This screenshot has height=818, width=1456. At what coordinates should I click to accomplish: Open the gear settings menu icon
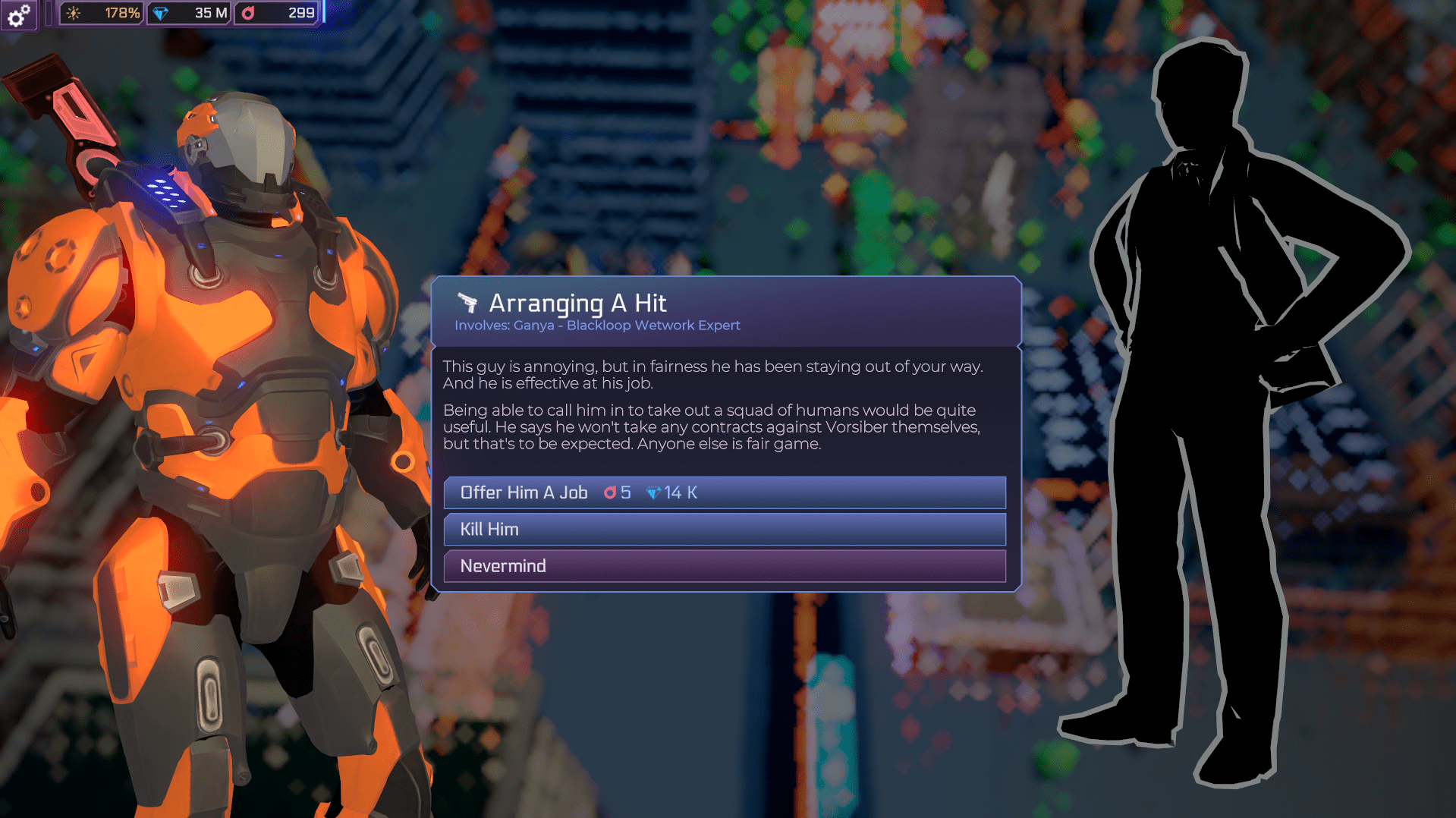18,14
